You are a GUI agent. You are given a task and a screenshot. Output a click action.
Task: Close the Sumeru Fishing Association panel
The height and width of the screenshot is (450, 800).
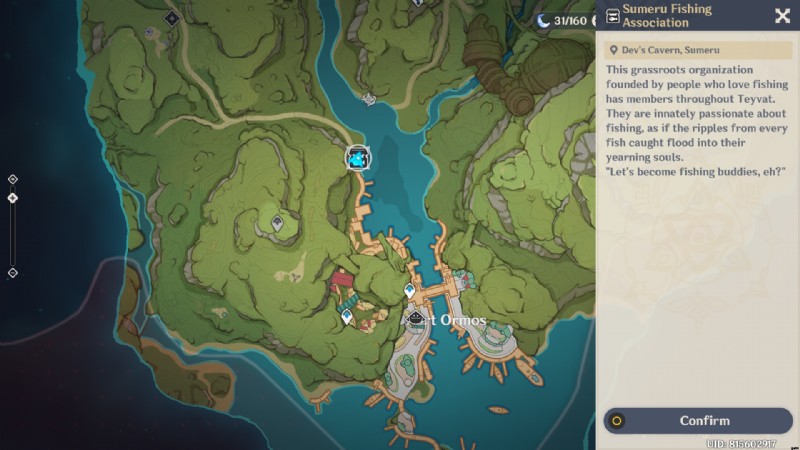782,15
